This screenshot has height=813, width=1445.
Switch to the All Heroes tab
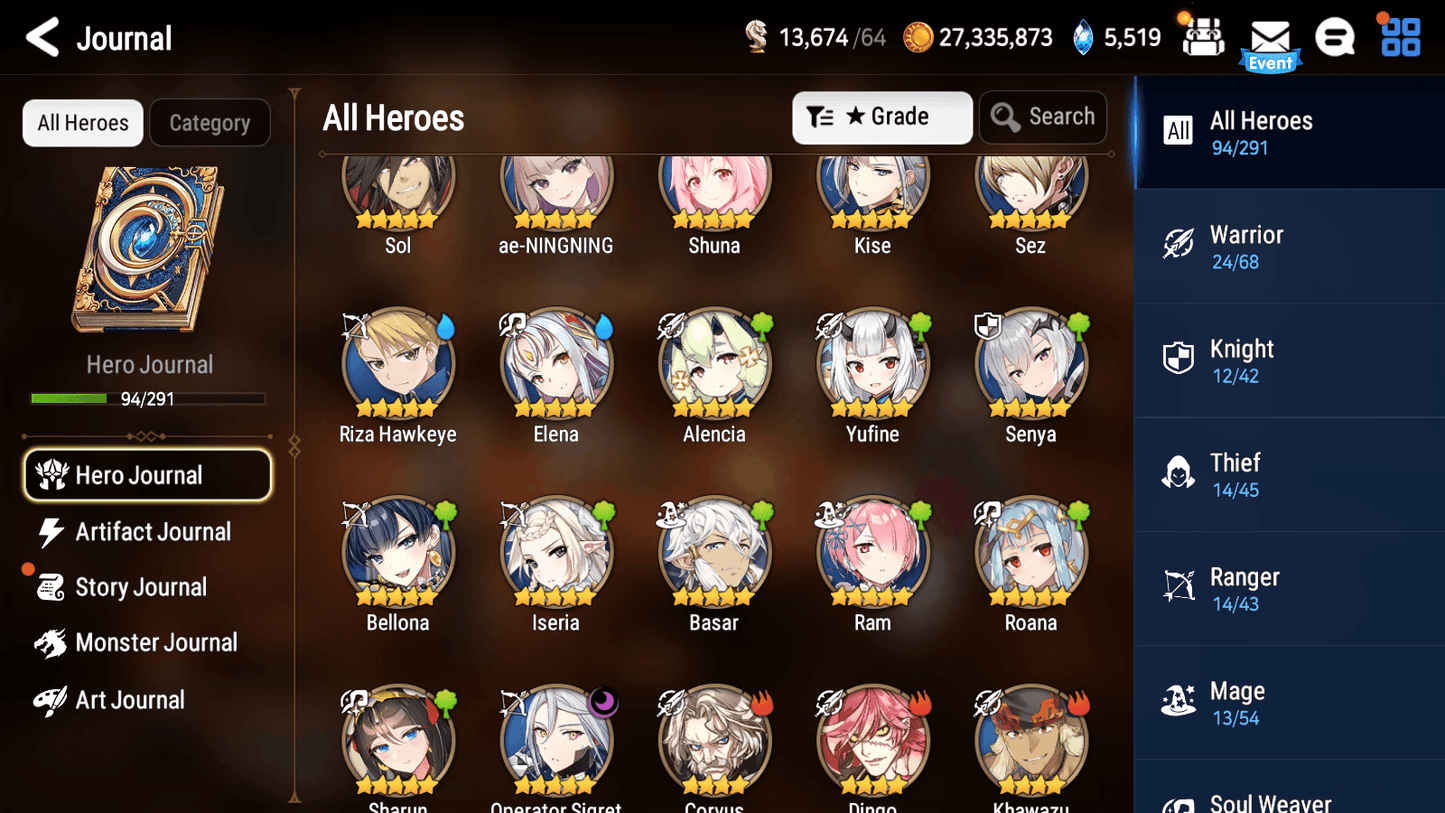pos(82,122)
